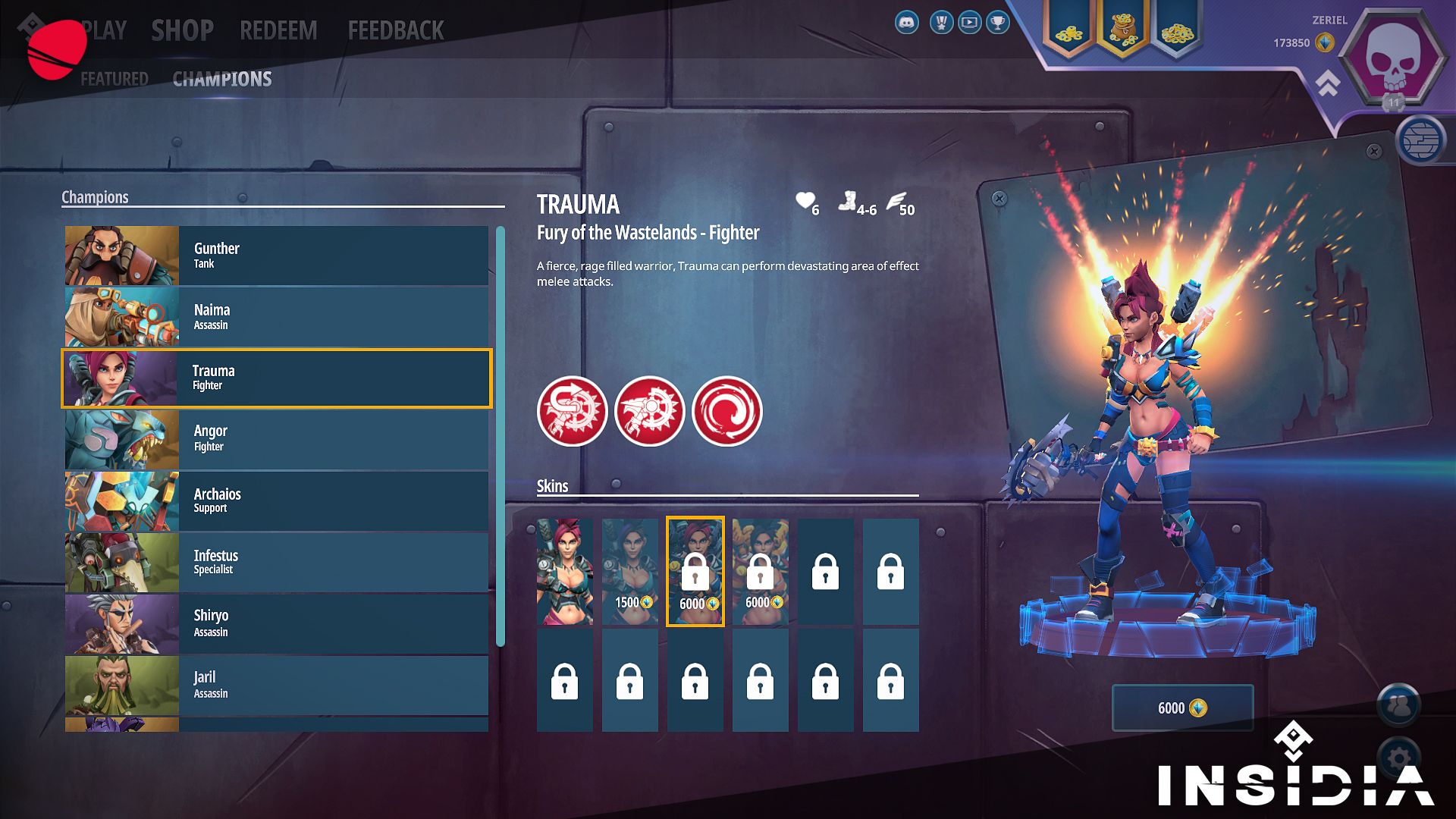Image resolution: width=1456 pixels, height=819 pixels.
Task: Open the friends list icon
Action: pyautogui.click(x=1399, y=705)
